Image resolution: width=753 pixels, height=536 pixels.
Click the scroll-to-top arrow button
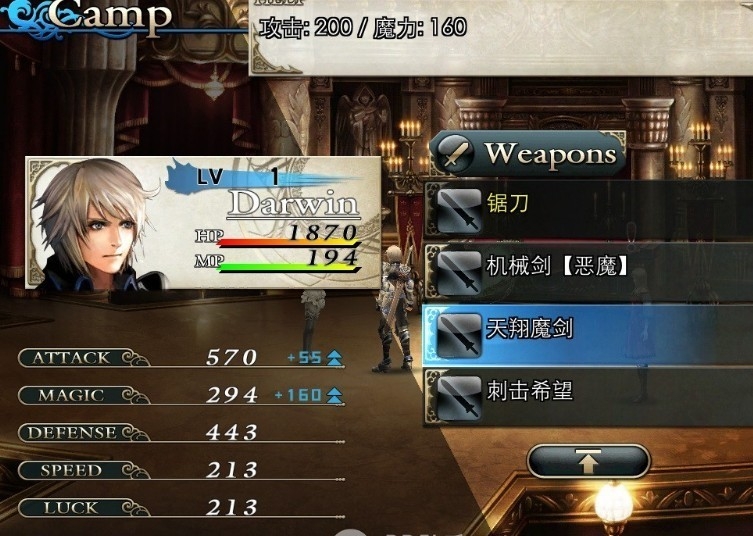pos(588,462)
